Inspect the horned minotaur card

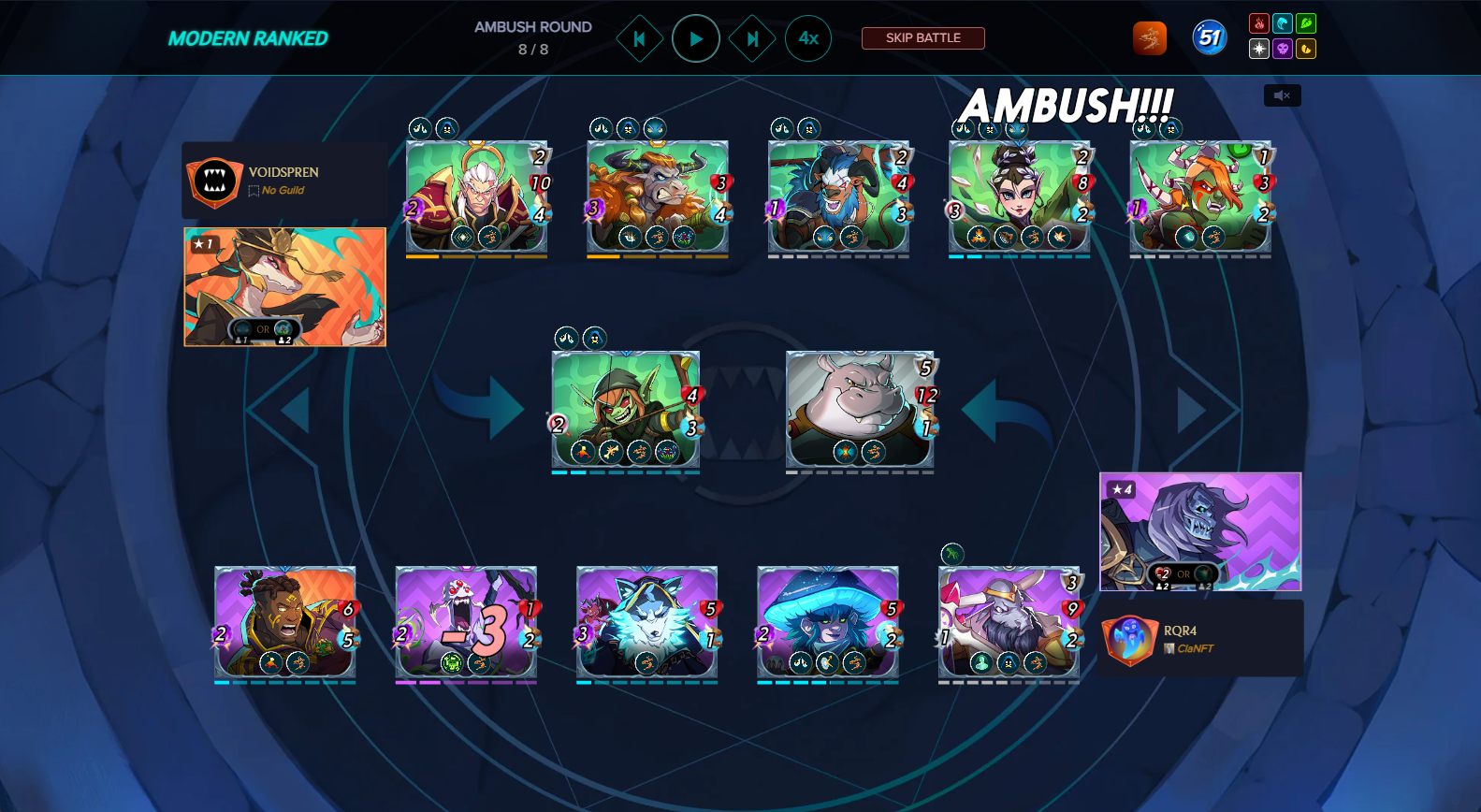657,196
